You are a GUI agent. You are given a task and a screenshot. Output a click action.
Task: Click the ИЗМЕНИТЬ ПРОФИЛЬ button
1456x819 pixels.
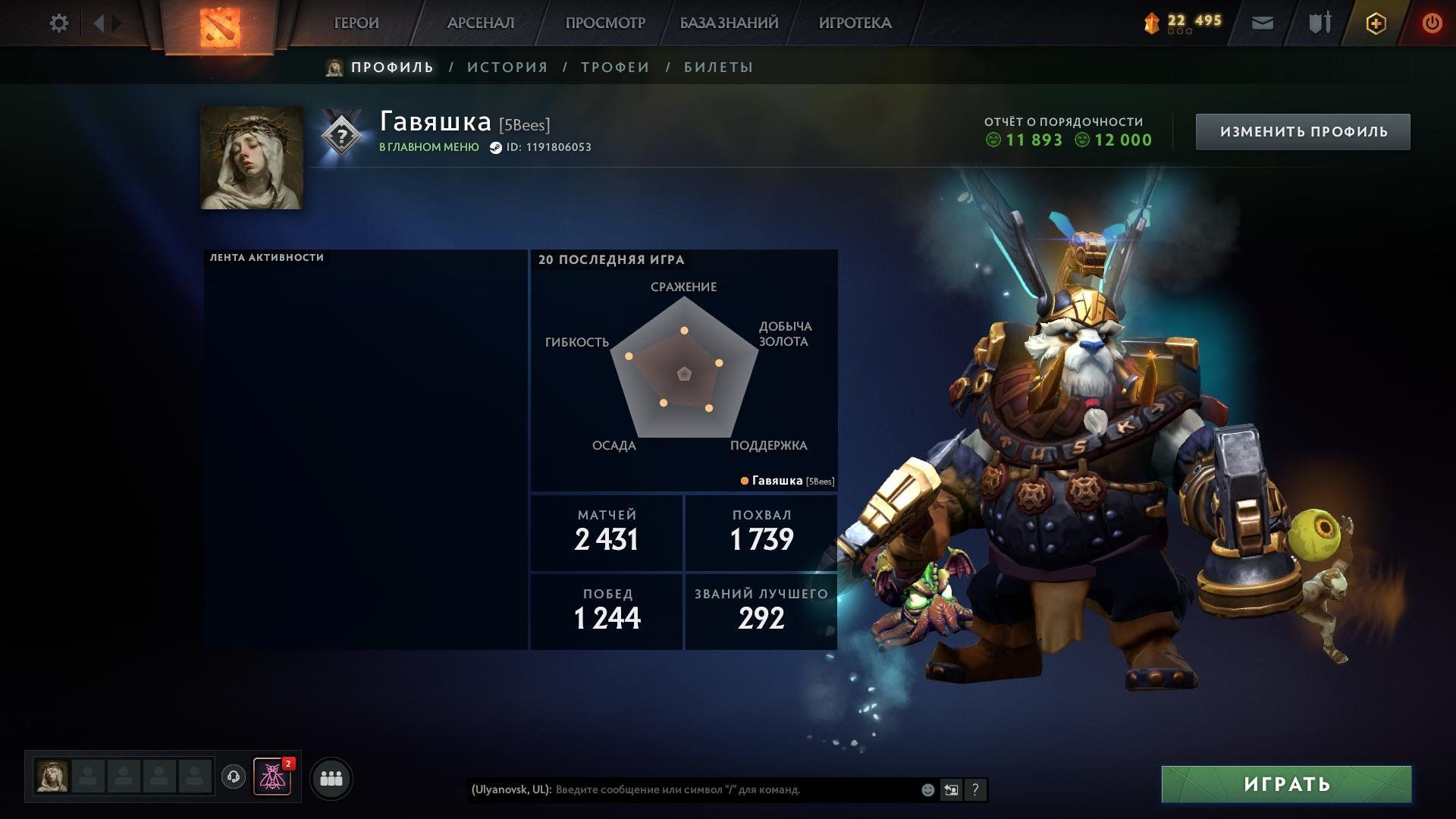[1303, 132]
